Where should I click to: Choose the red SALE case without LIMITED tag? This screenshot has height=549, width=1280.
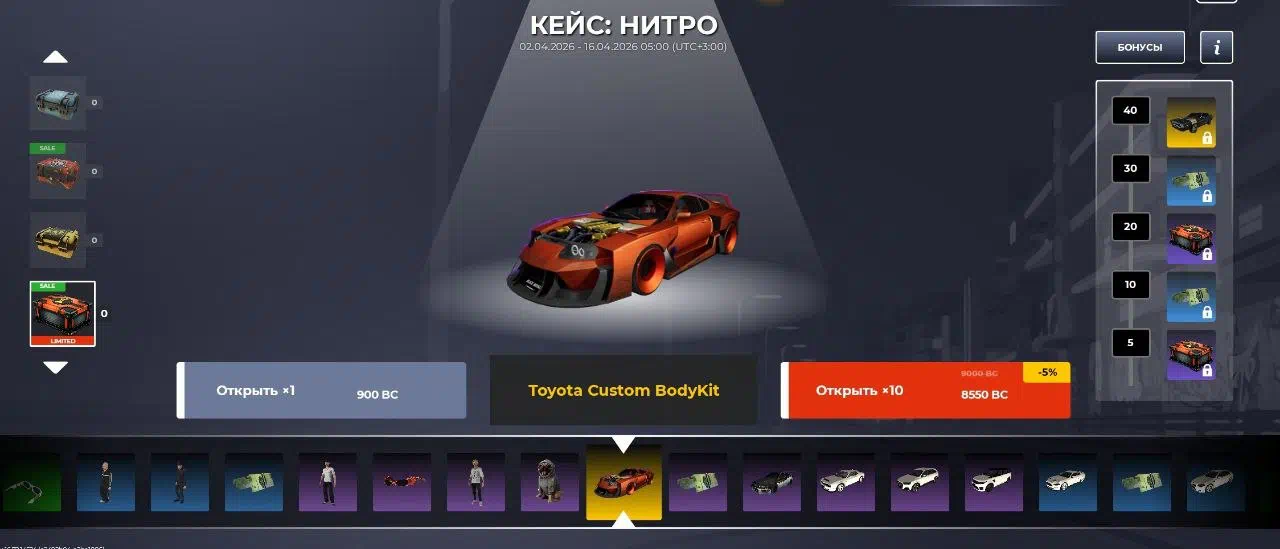click(58, 171)
